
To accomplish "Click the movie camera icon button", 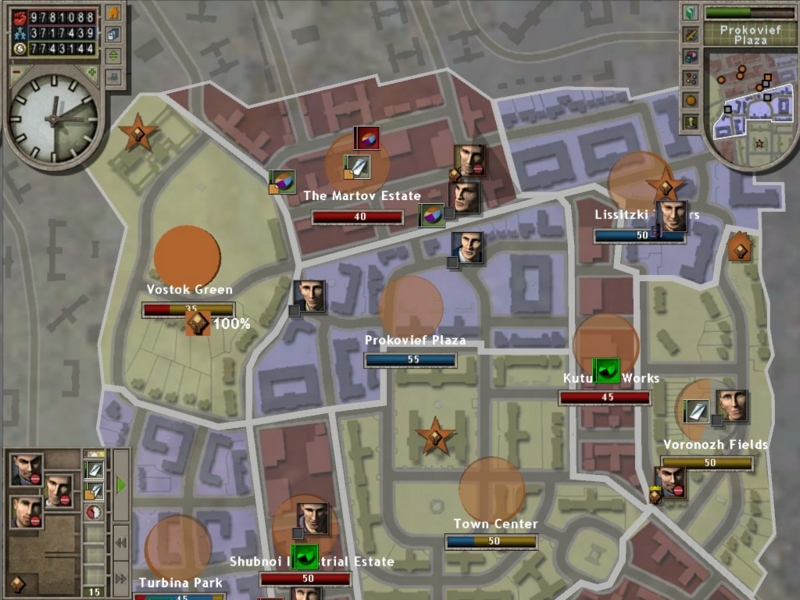I will click(112, 75).
